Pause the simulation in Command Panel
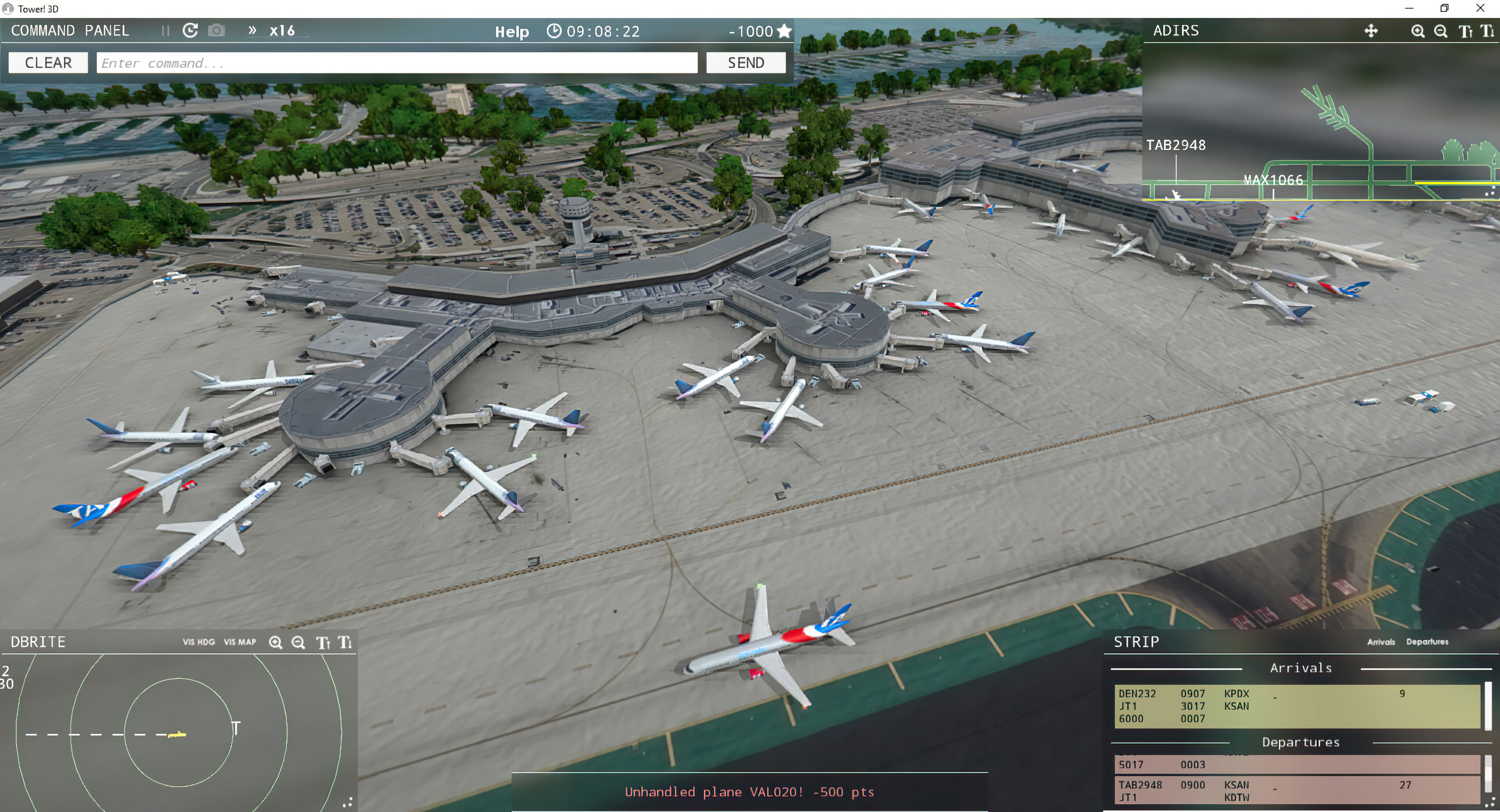This screenshot has width=1500, height=812. [165, 30]
